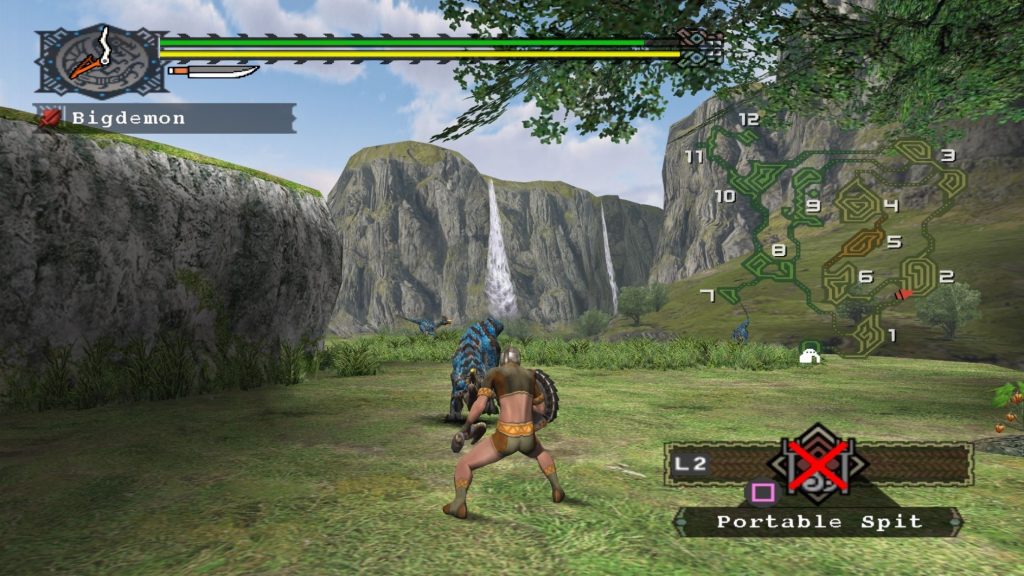The height and width of the screenshot is (576, 1024).
Task: Pick area 10 on the map
Action: coord(725,196)
